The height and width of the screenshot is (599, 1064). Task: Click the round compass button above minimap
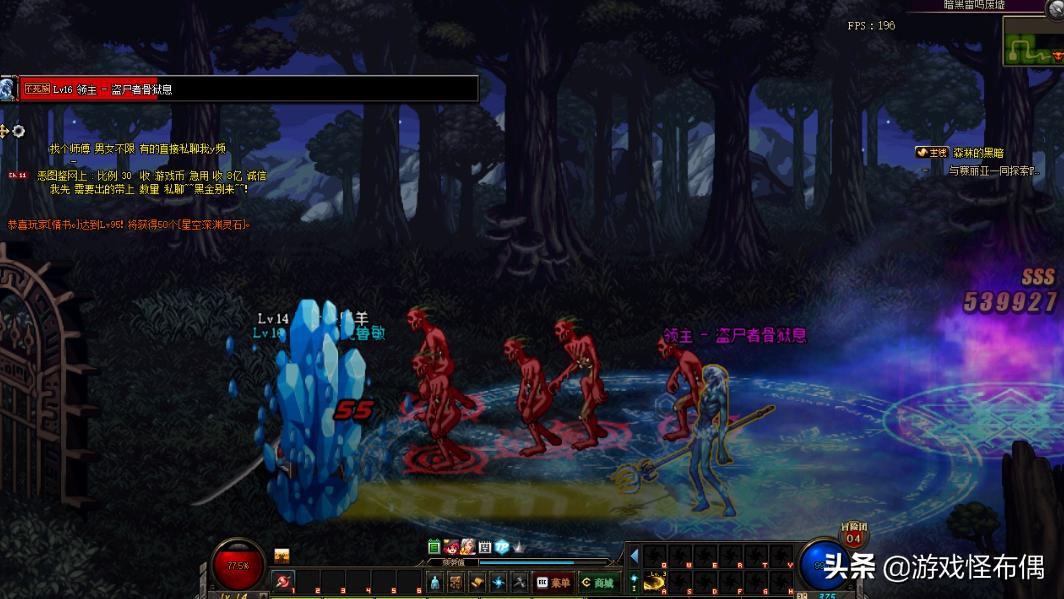pos(1053,7)
